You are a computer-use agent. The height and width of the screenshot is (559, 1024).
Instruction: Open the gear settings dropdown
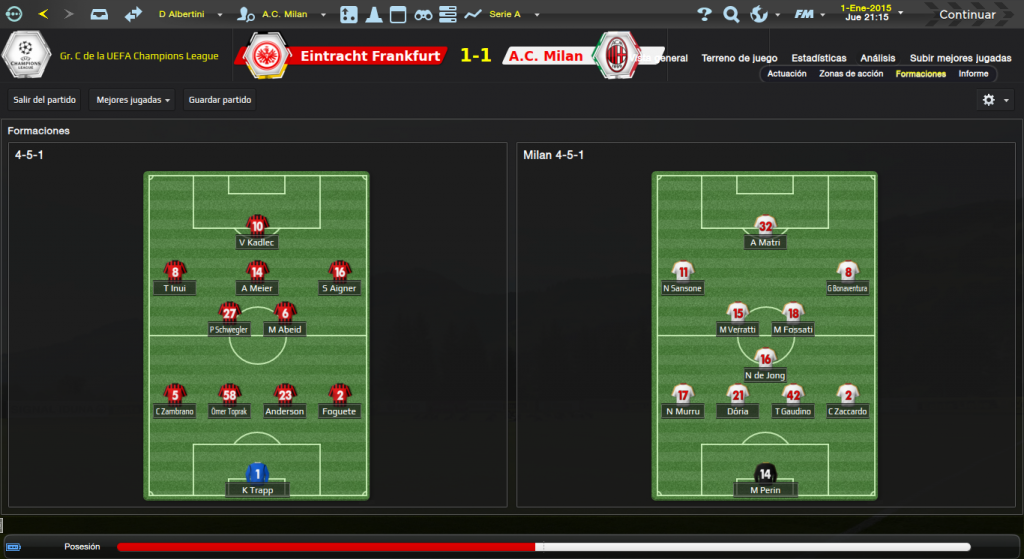995,100
